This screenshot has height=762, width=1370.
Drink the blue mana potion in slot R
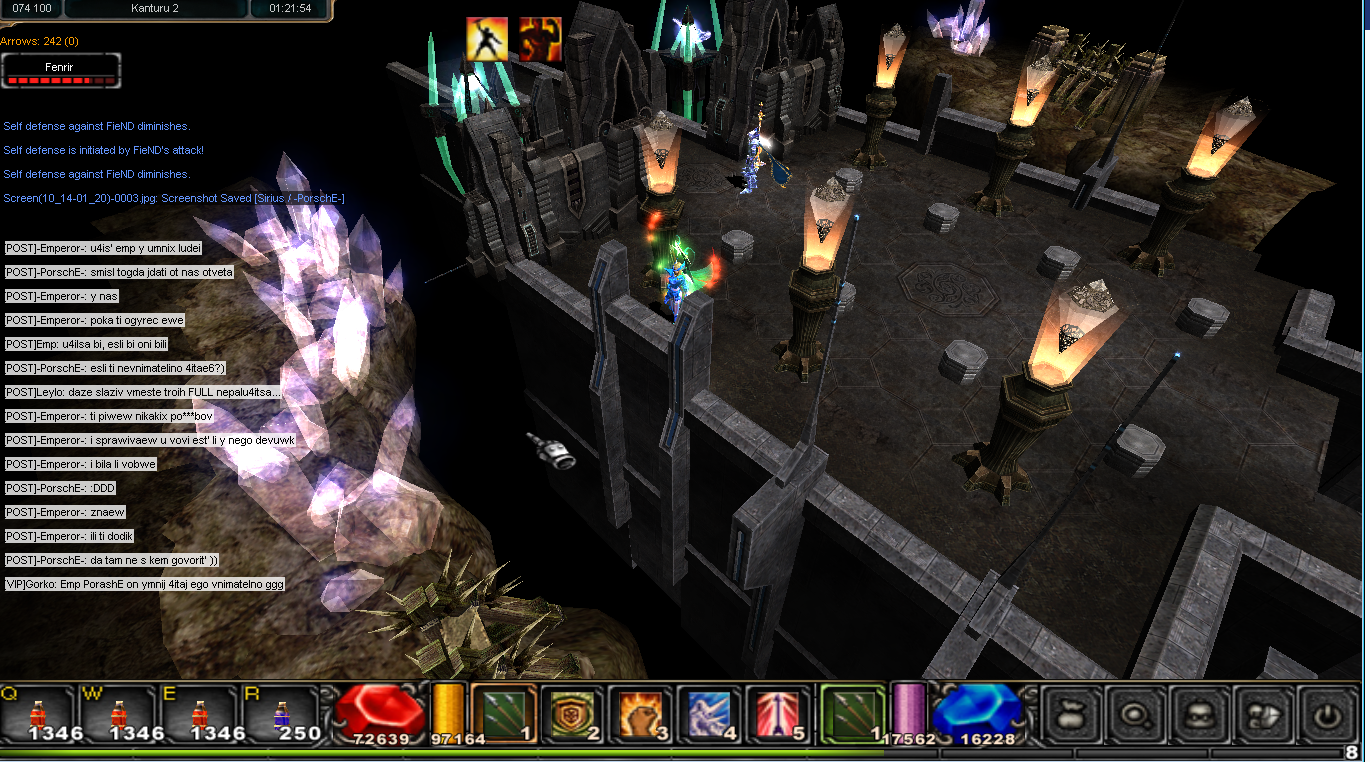[x=281, y=714]
